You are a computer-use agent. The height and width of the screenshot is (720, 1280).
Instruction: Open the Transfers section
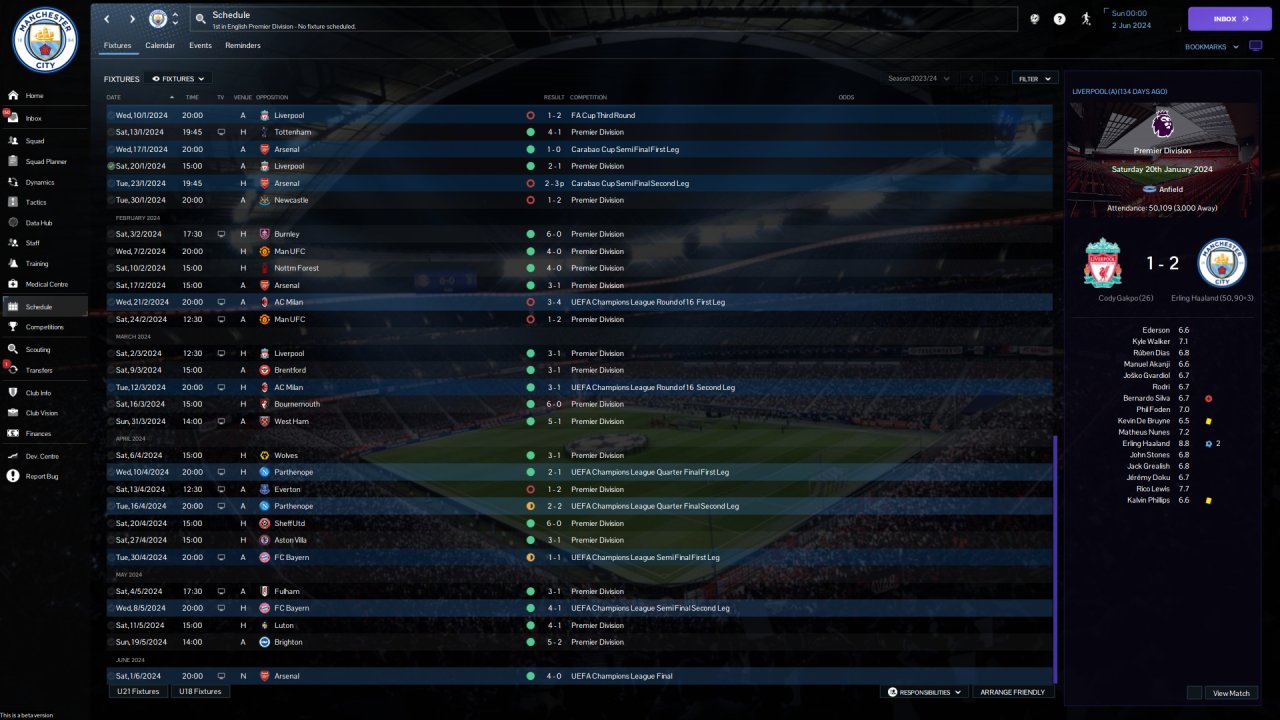point(40,370)
